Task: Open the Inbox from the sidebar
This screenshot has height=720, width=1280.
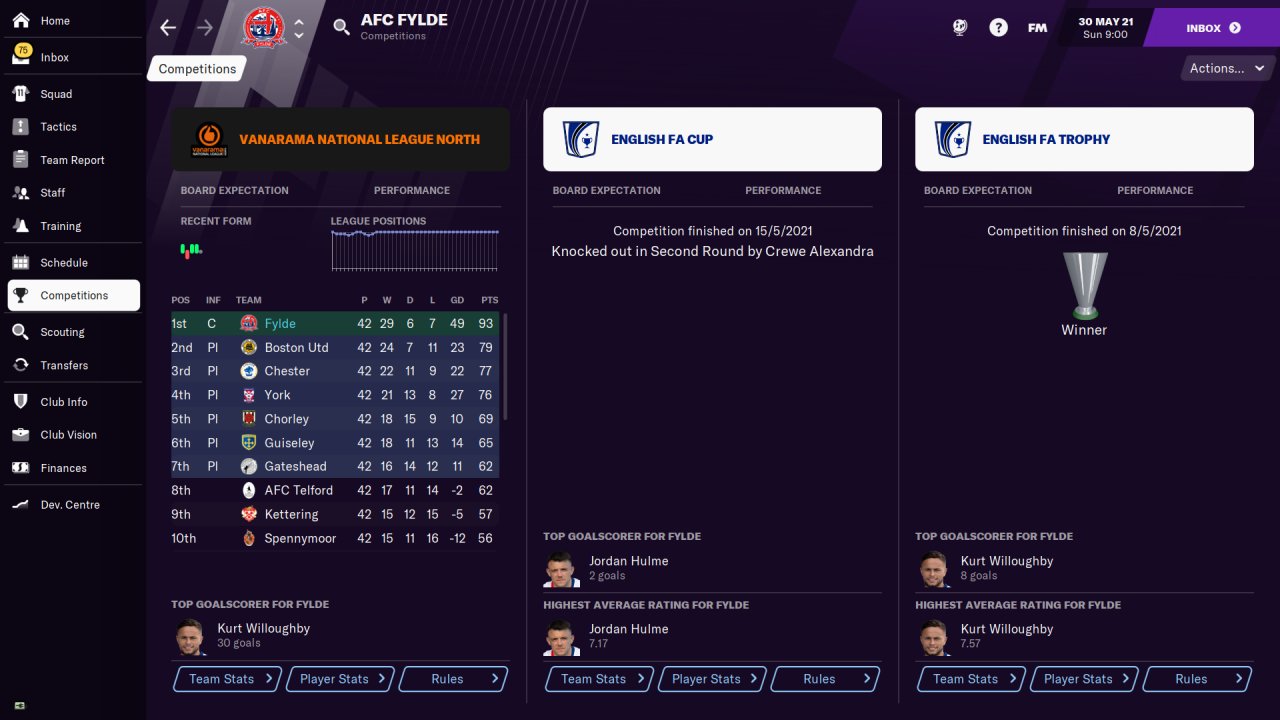Action: tap(55, 57)
